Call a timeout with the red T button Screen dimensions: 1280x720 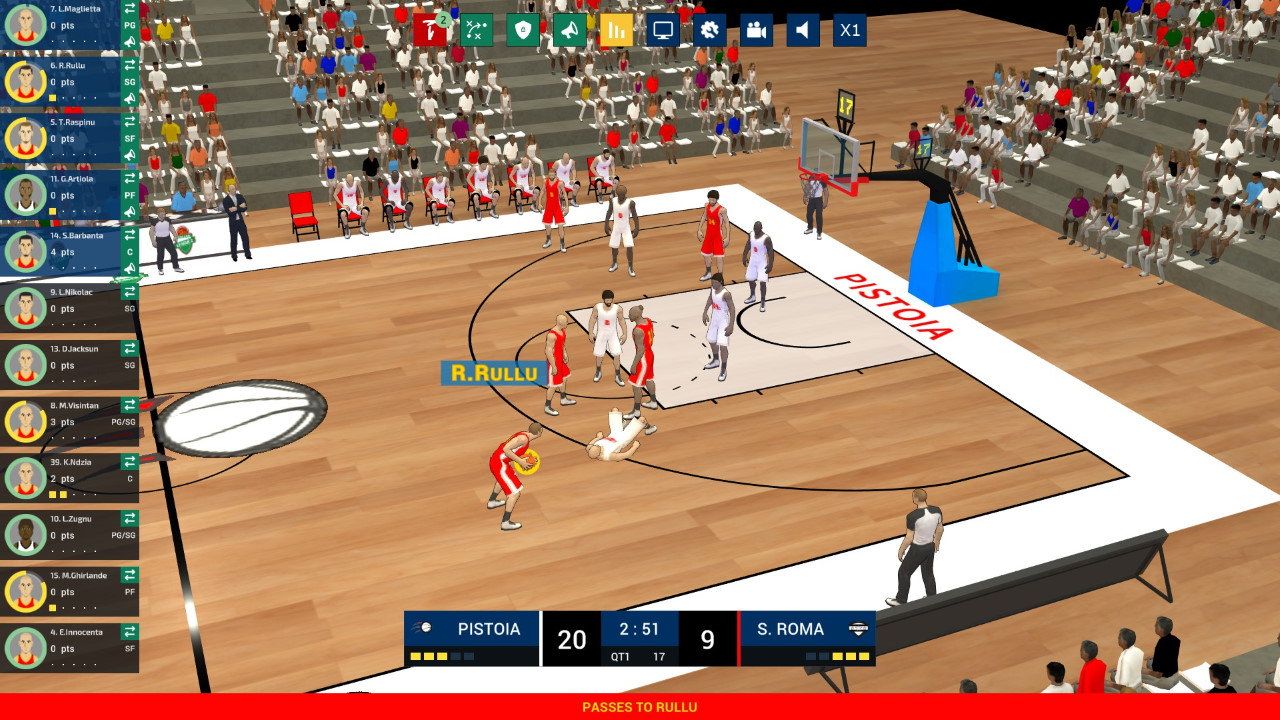[429, 30]
